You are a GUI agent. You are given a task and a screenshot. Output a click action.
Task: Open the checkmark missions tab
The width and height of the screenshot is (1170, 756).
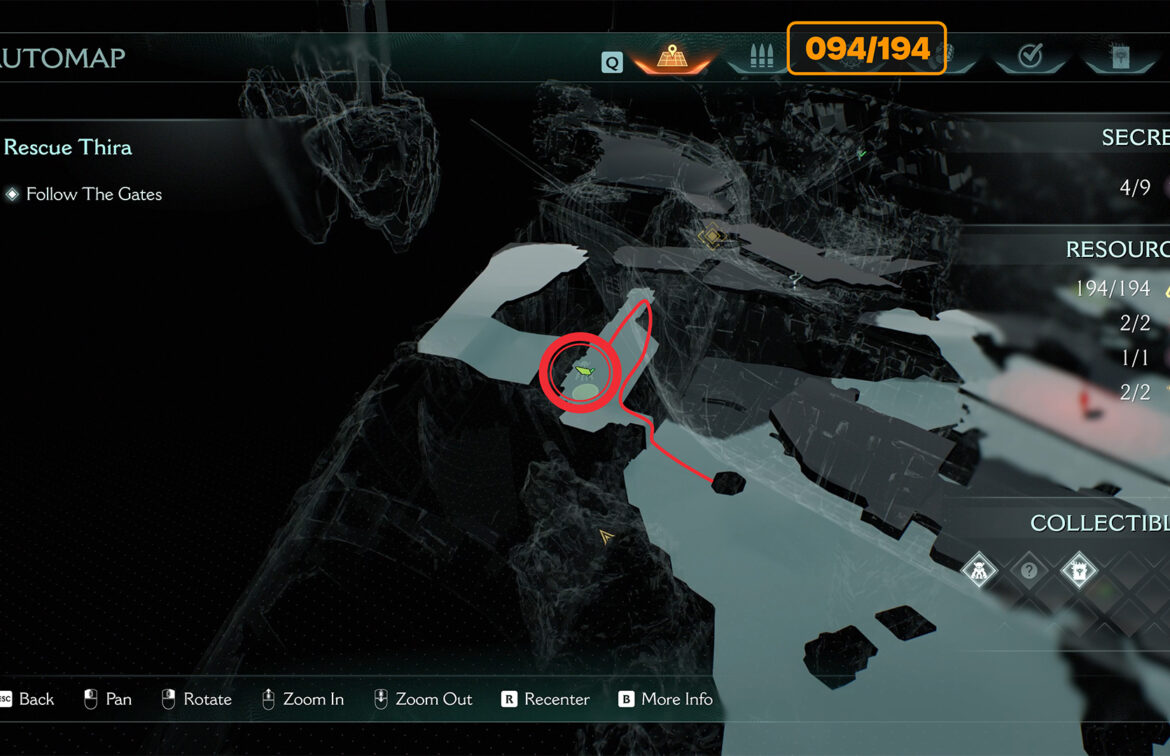click(x=1030, y=57)
